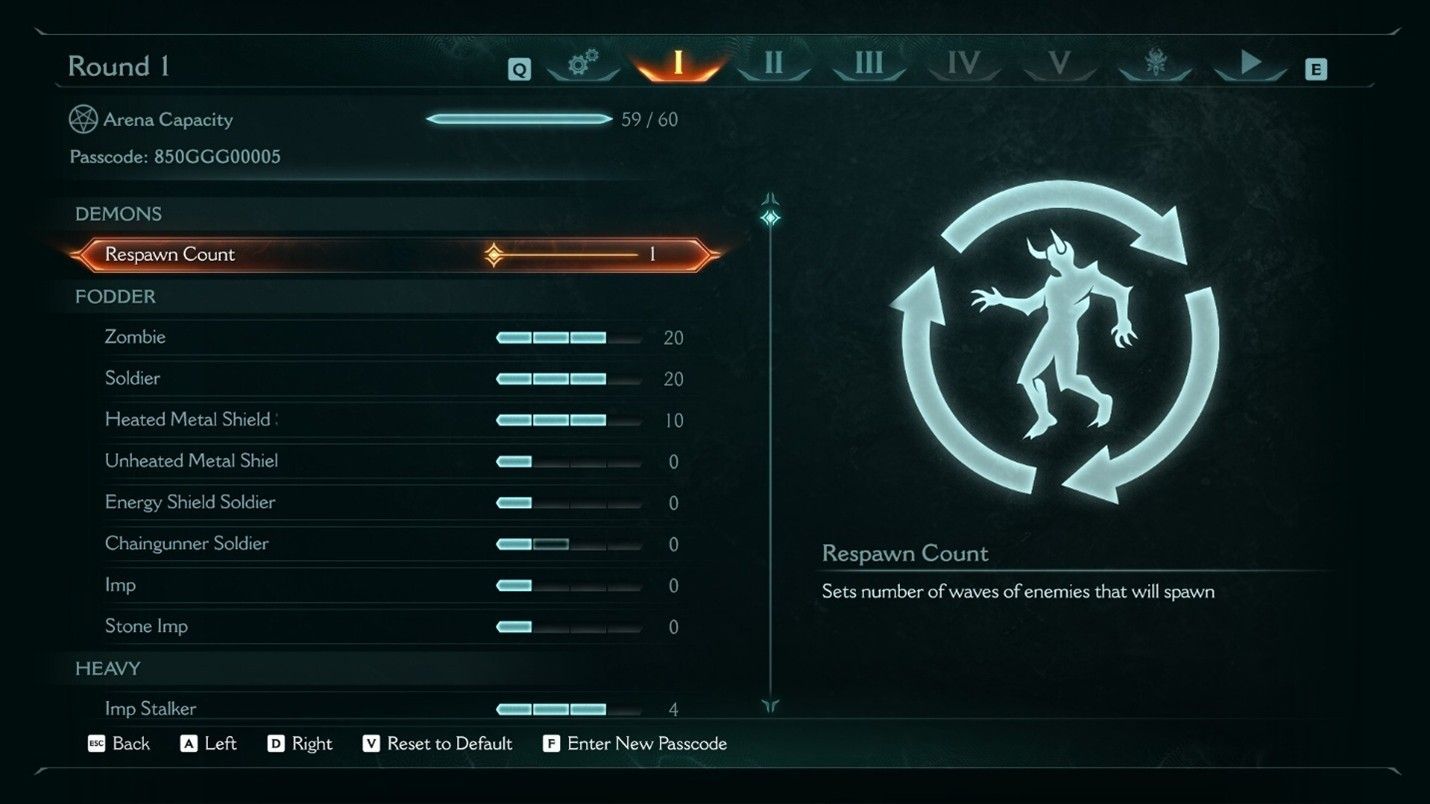The height and width of the screenshot is (804, 1430).
Task: Open the settings gear tab
Action: click(x=583, y=63)
